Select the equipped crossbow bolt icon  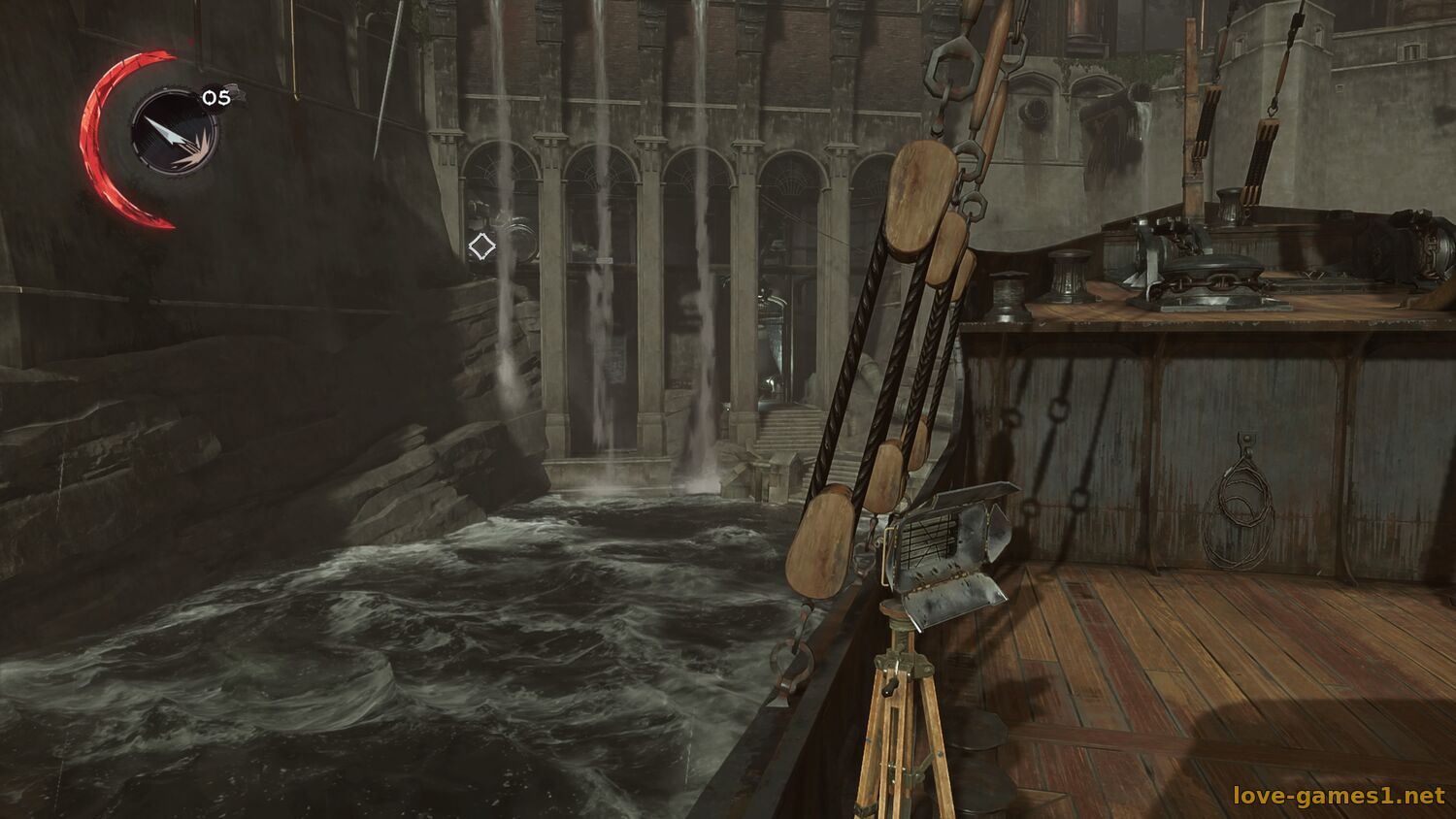tap(176, 130)
